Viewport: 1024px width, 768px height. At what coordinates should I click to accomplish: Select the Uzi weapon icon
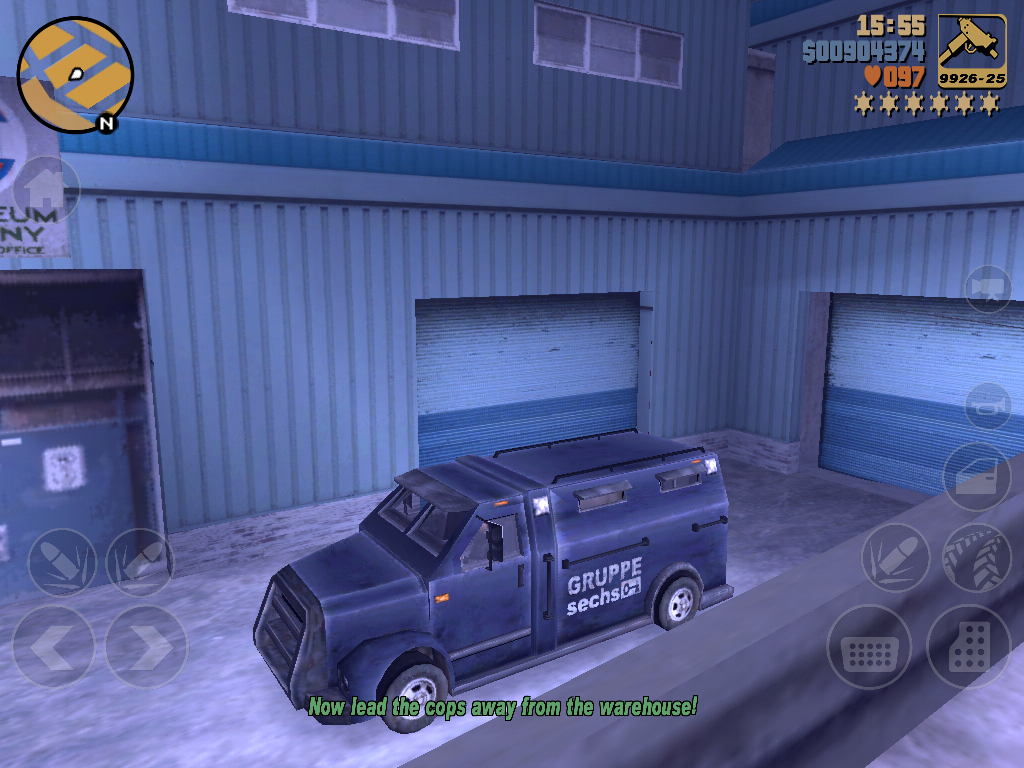click(x=971, y=51)
